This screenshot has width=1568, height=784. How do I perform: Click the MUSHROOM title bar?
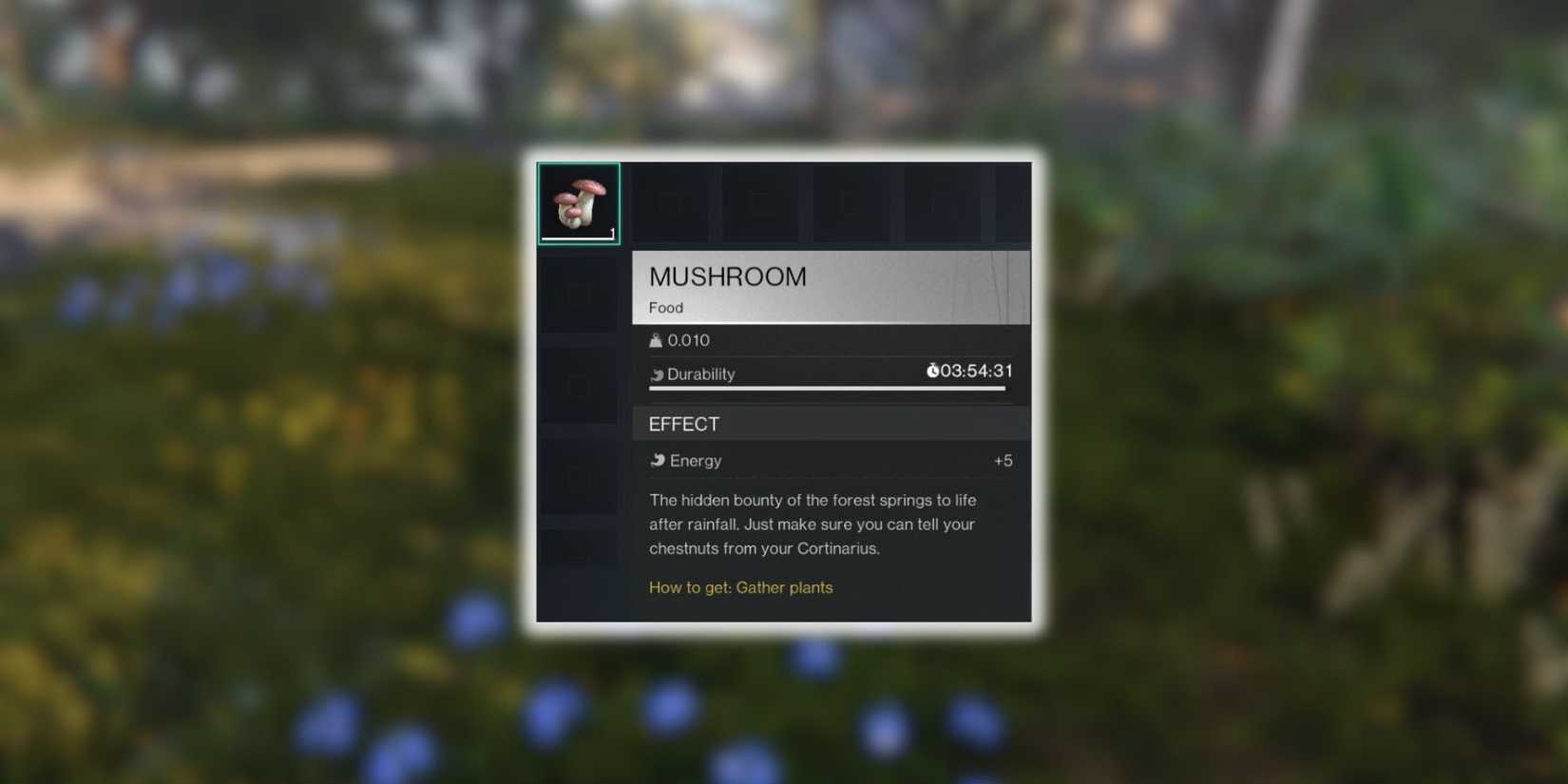tap(727, 277)
